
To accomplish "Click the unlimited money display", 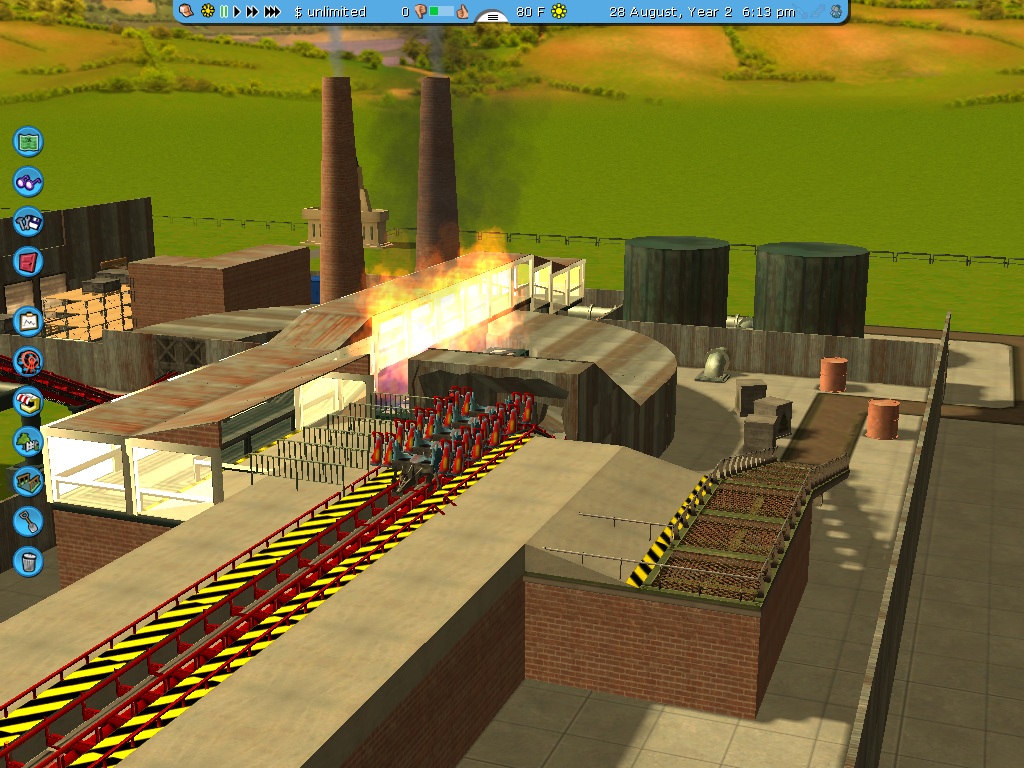I will tap(331, 12).
